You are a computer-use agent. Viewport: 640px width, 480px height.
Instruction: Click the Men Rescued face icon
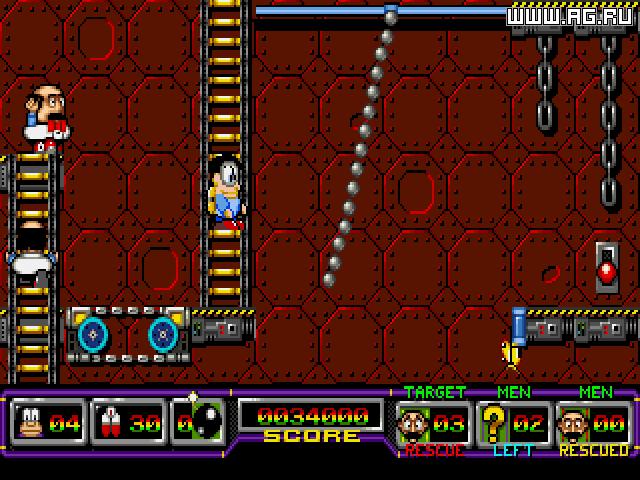coord(574,423)
